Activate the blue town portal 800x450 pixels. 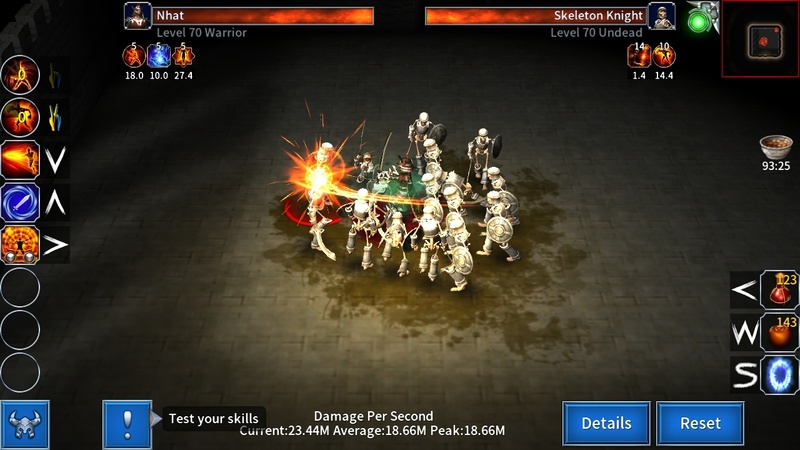click(x=780, y=375)
